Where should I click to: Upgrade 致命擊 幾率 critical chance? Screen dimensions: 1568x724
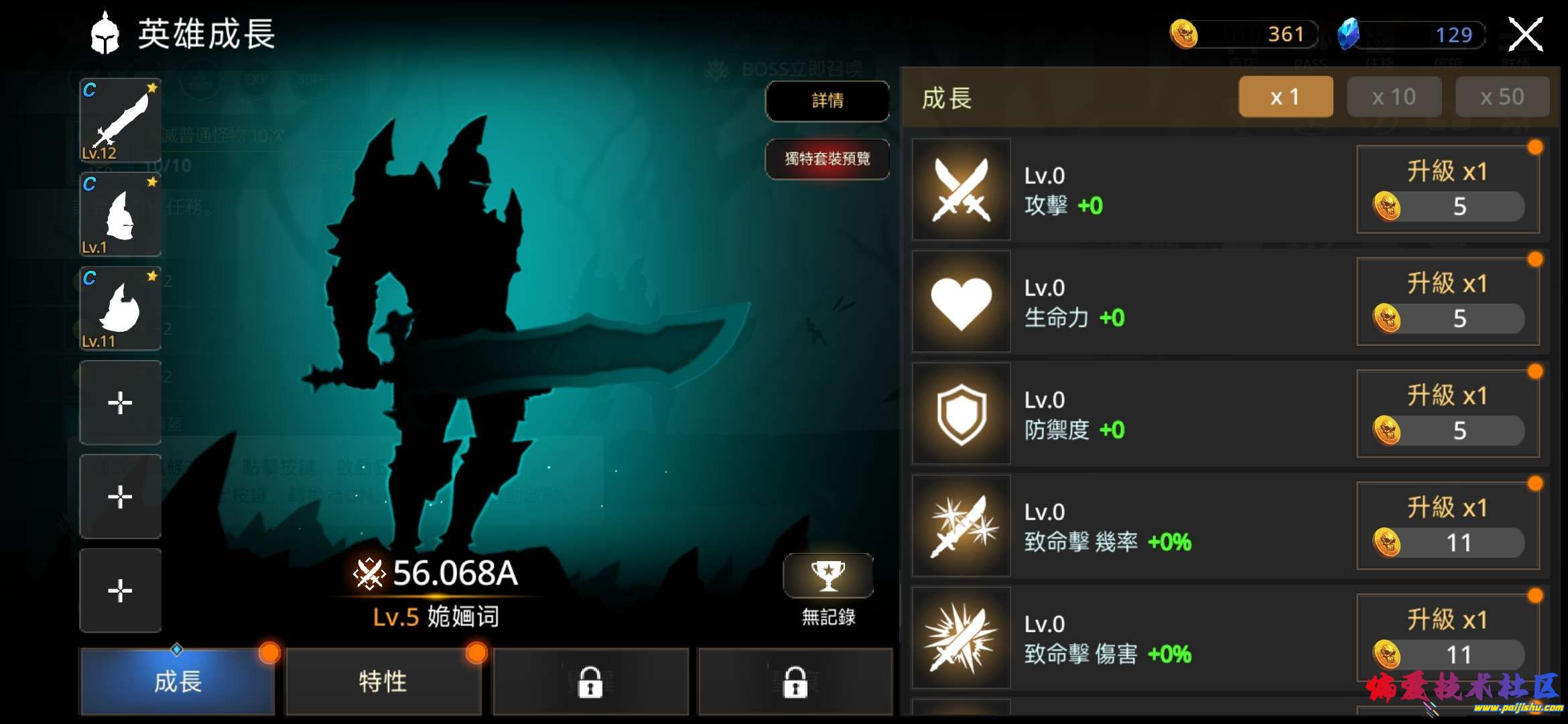[1447, 526]
